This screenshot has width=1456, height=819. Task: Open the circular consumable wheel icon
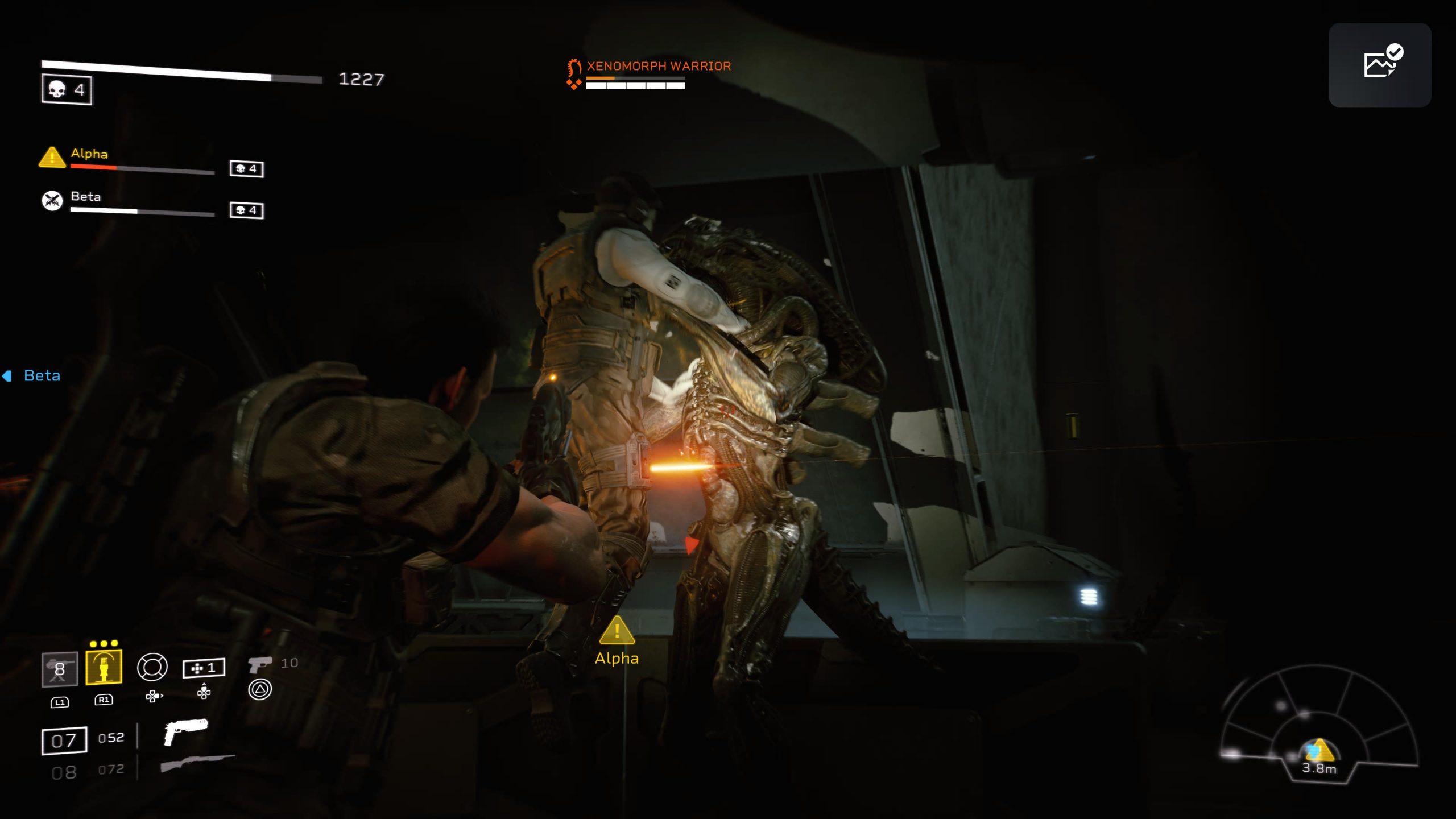point(152,667)
